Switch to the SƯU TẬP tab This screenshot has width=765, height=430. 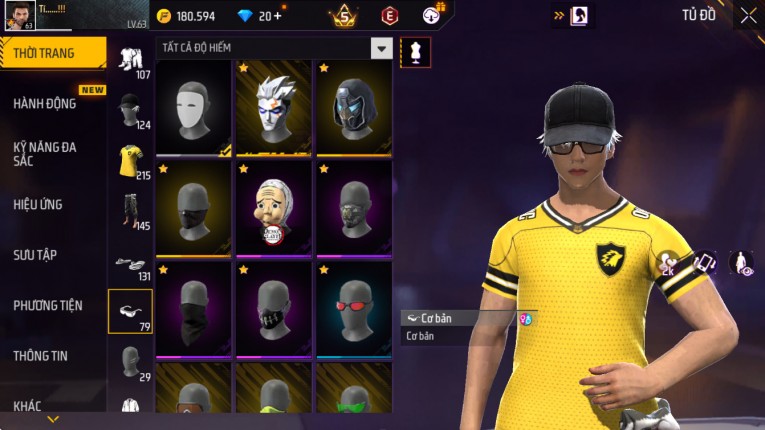(36, 255)
